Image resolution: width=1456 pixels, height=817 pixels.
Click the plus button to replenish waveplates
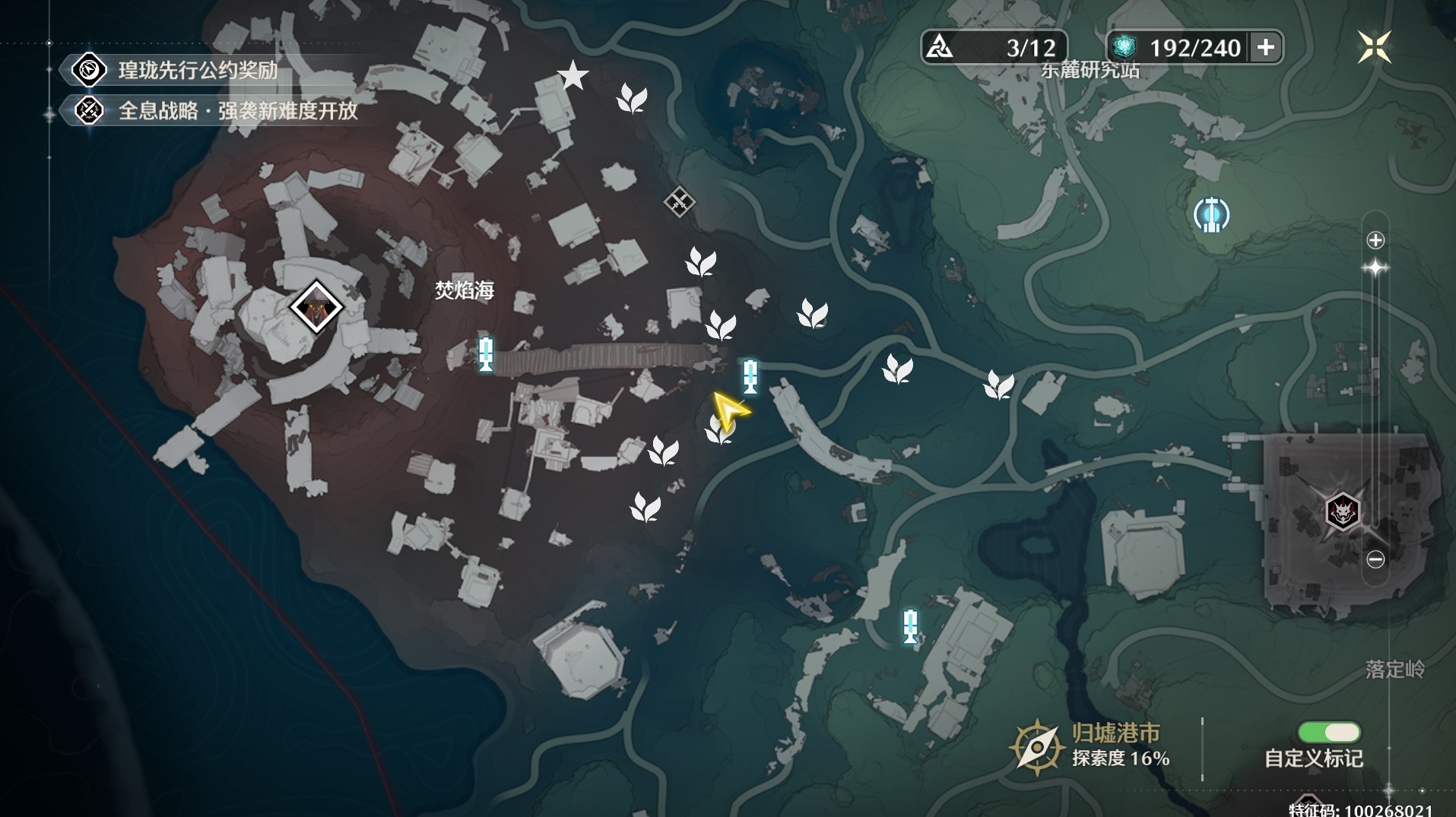1266,48
